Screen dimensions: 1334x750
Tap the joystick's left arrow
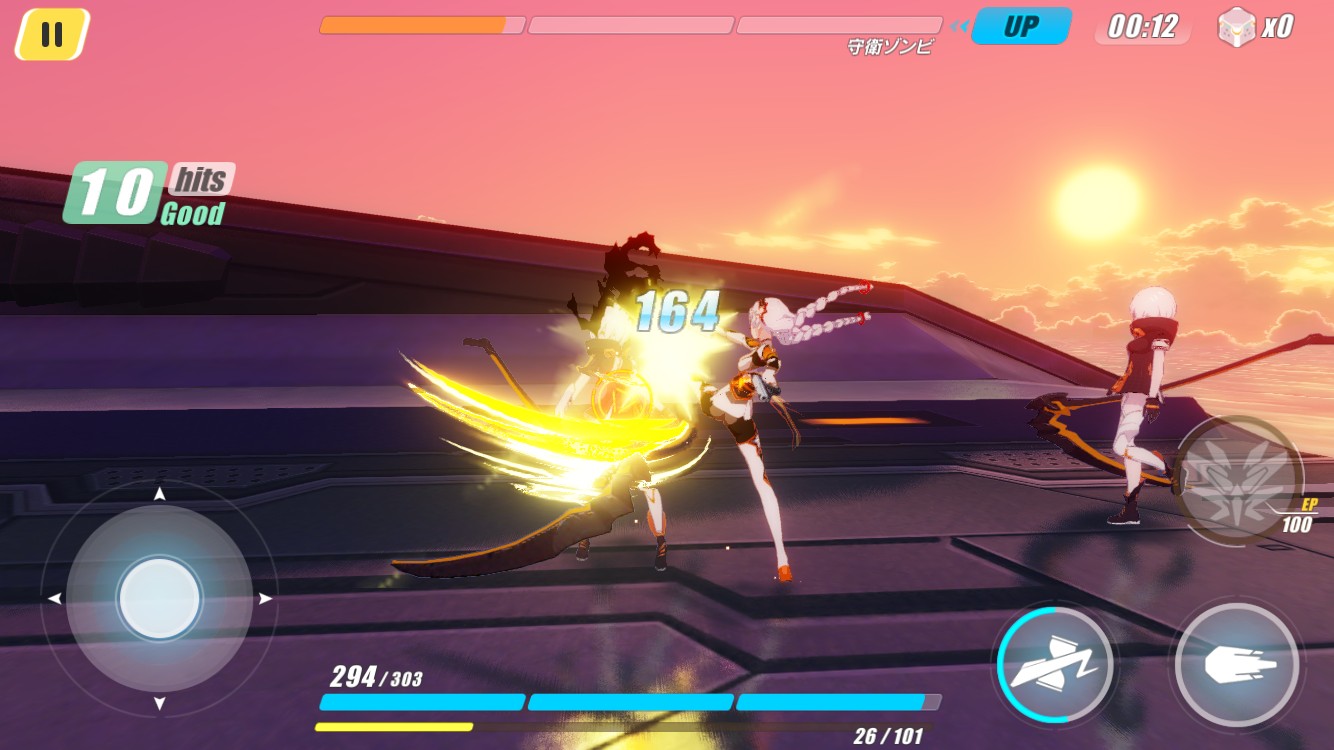click(x=54, y=599)
